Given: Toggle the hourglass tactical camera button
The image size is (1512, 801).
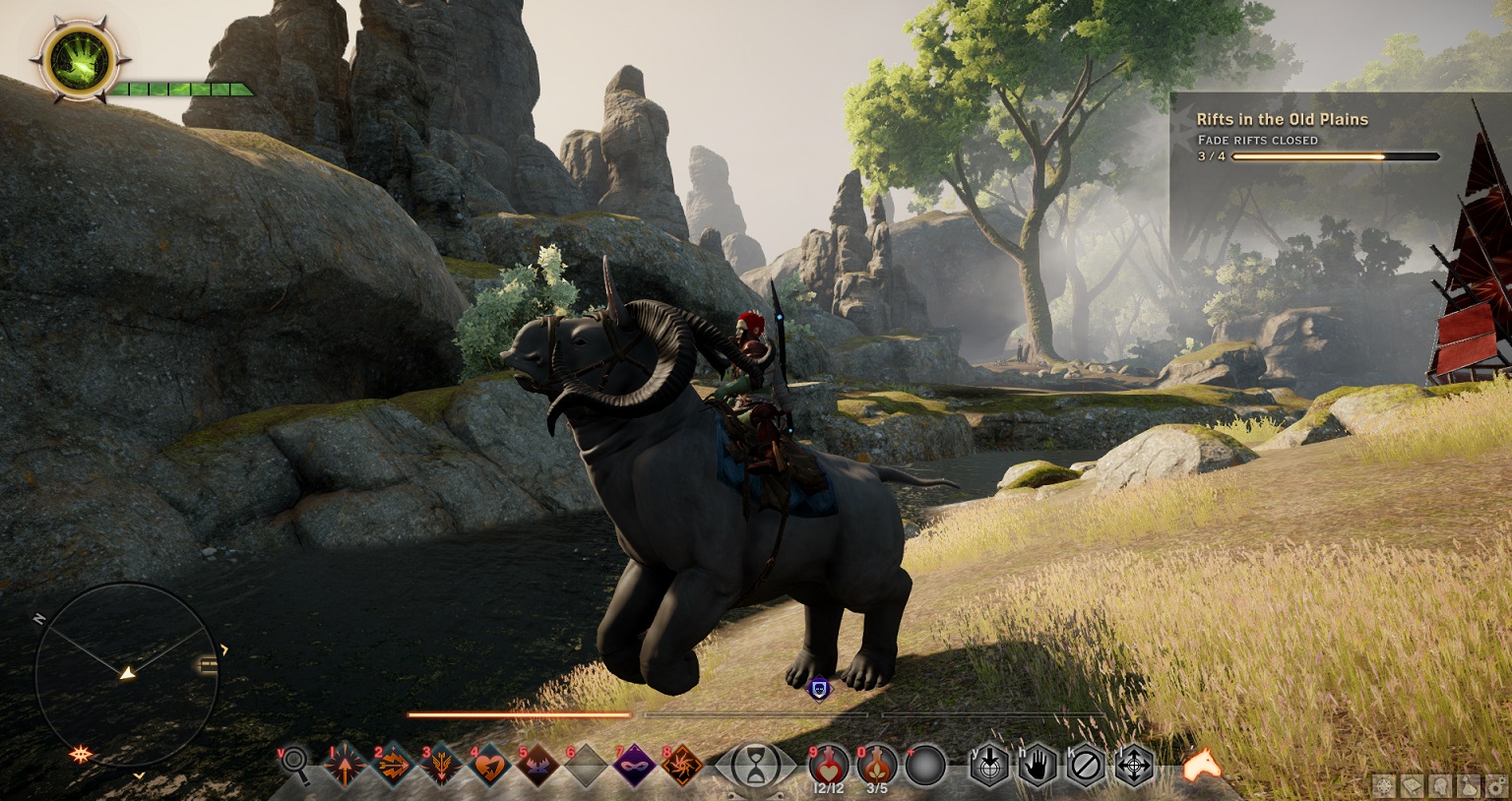Looking at the screenshot, I should (755, 766).
